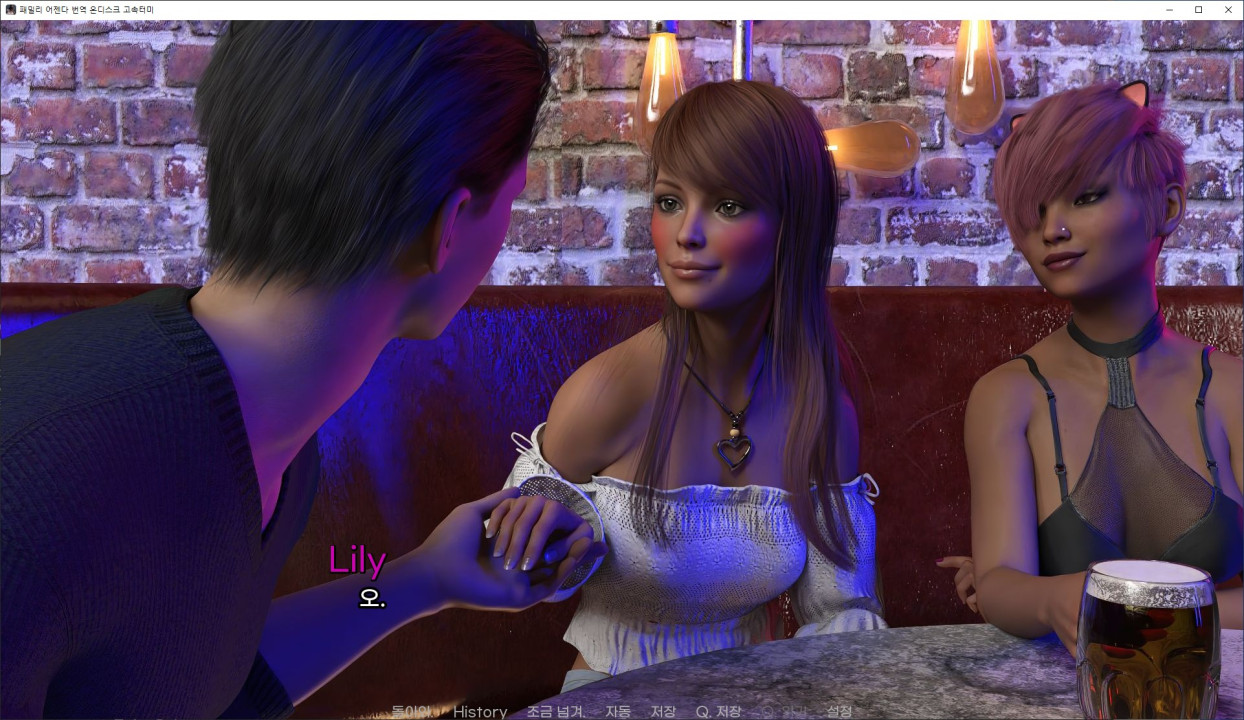
Task: Open the 설정 settings menu
Action: coord(839,712)
